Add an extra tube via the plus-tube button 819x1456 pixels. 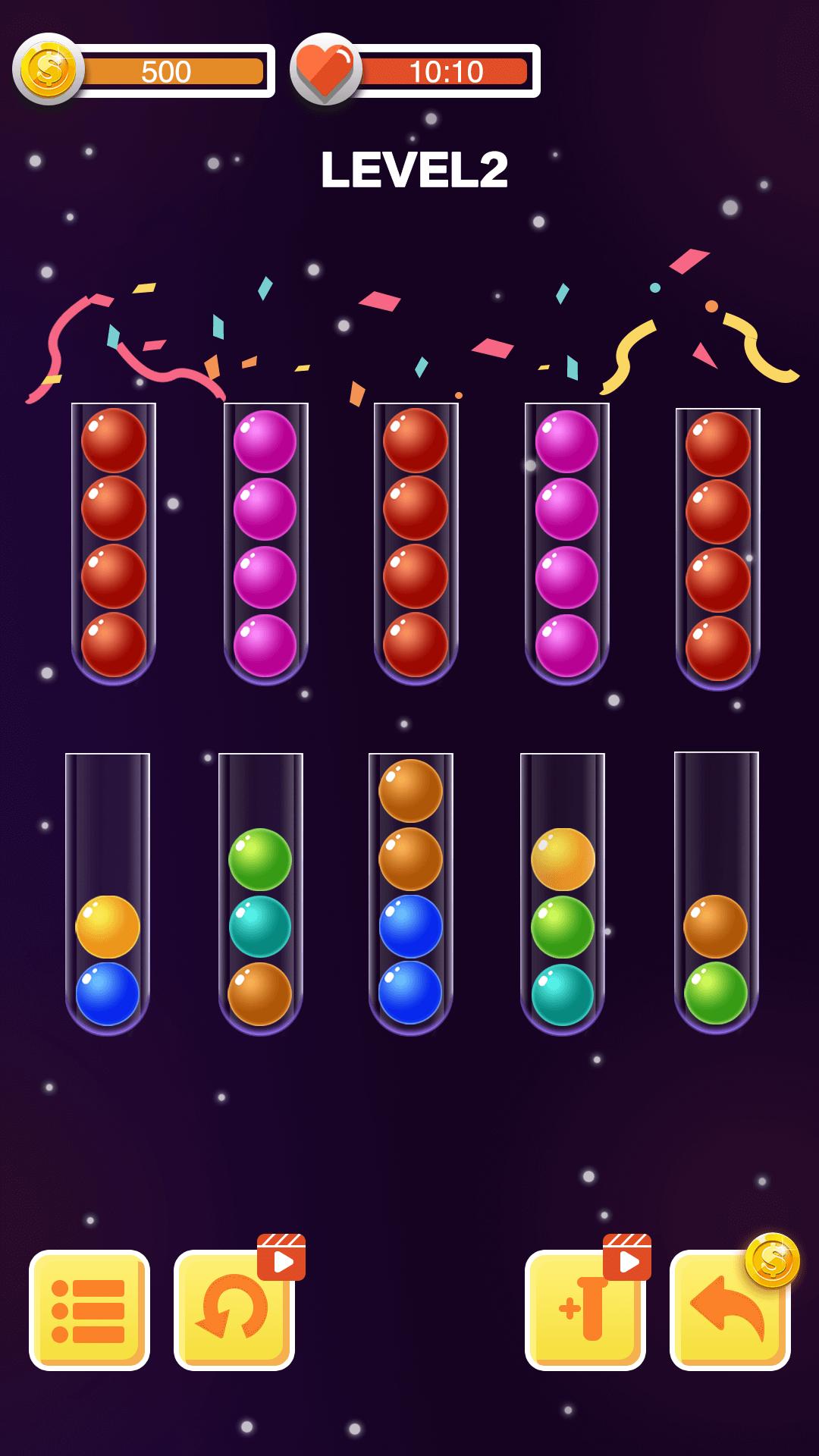[585, 1310]
